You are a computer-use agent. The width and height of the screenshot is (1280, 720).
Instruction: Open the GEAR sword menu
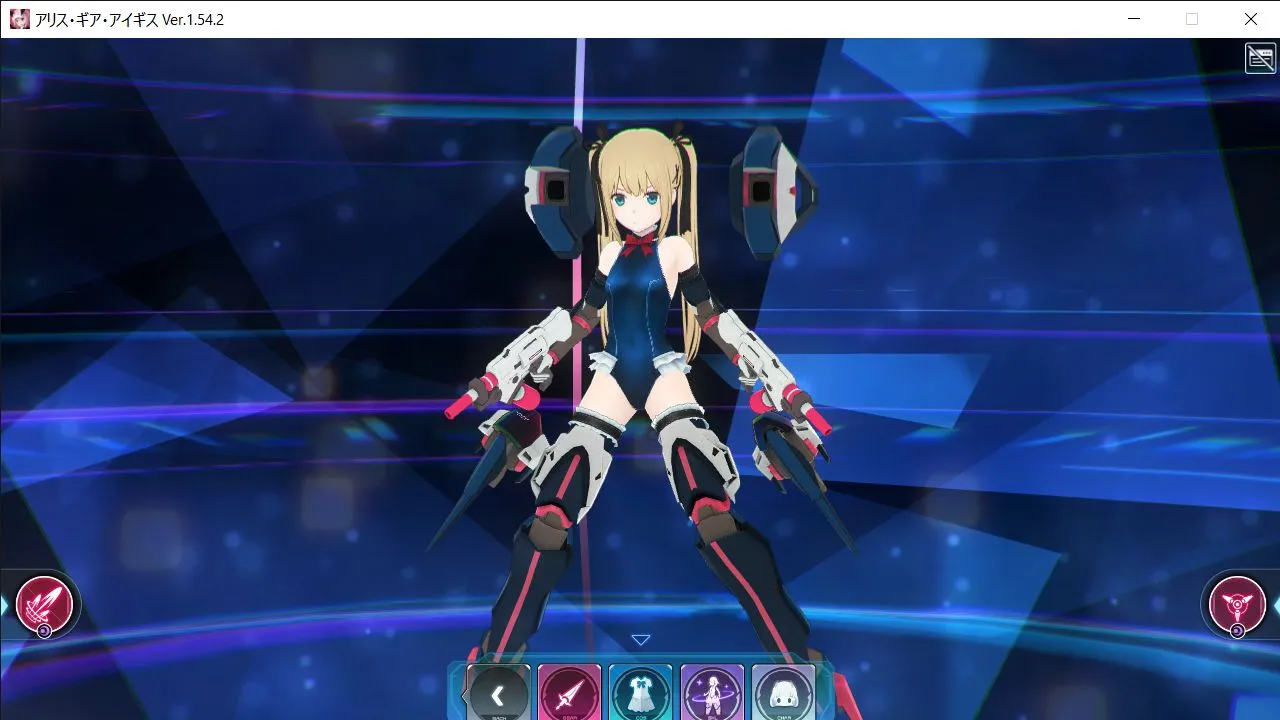(x=570, y=693)
